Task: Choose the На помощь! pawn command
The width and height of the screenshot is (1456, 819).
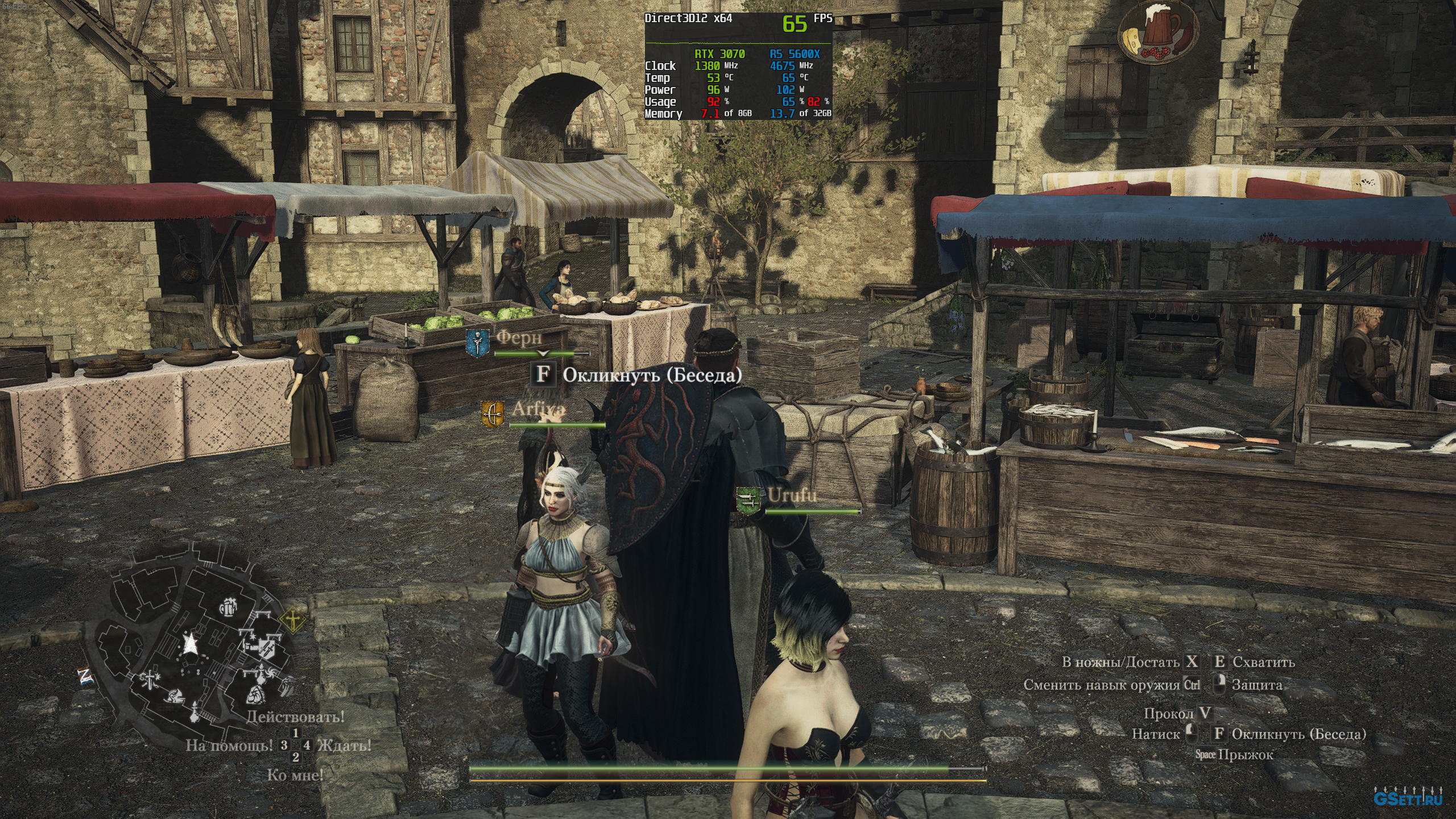Action: click(x=229, y=745)
